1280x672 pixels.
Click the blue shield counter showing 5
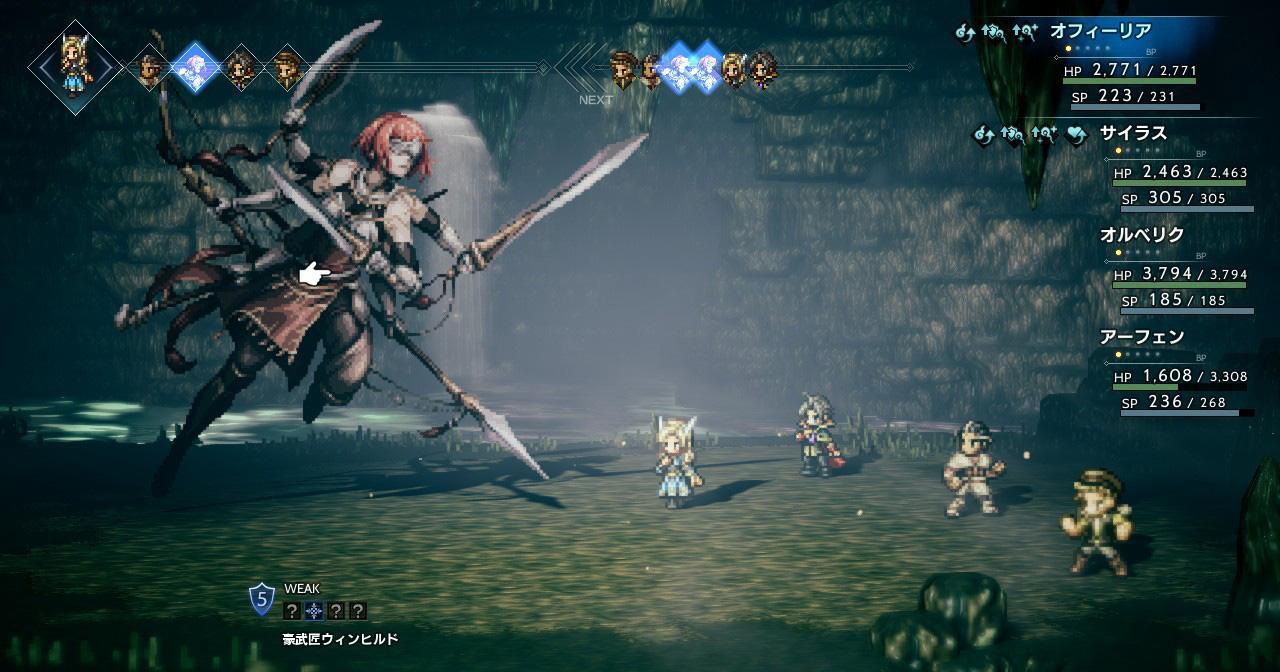pyautogui.click(x=262, y=599)
